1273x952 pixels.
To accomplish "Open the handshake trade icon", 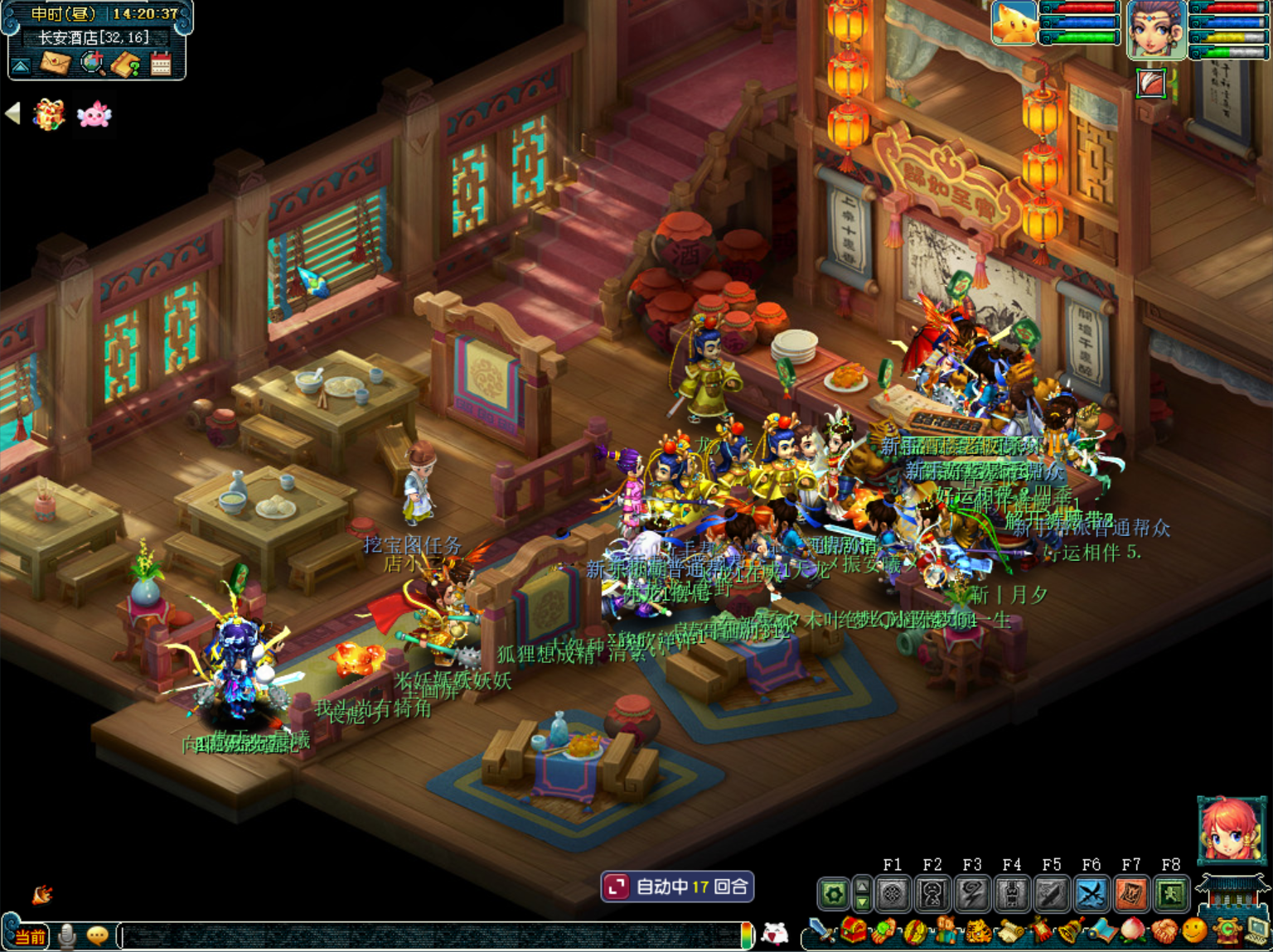I will (1164, 931).
